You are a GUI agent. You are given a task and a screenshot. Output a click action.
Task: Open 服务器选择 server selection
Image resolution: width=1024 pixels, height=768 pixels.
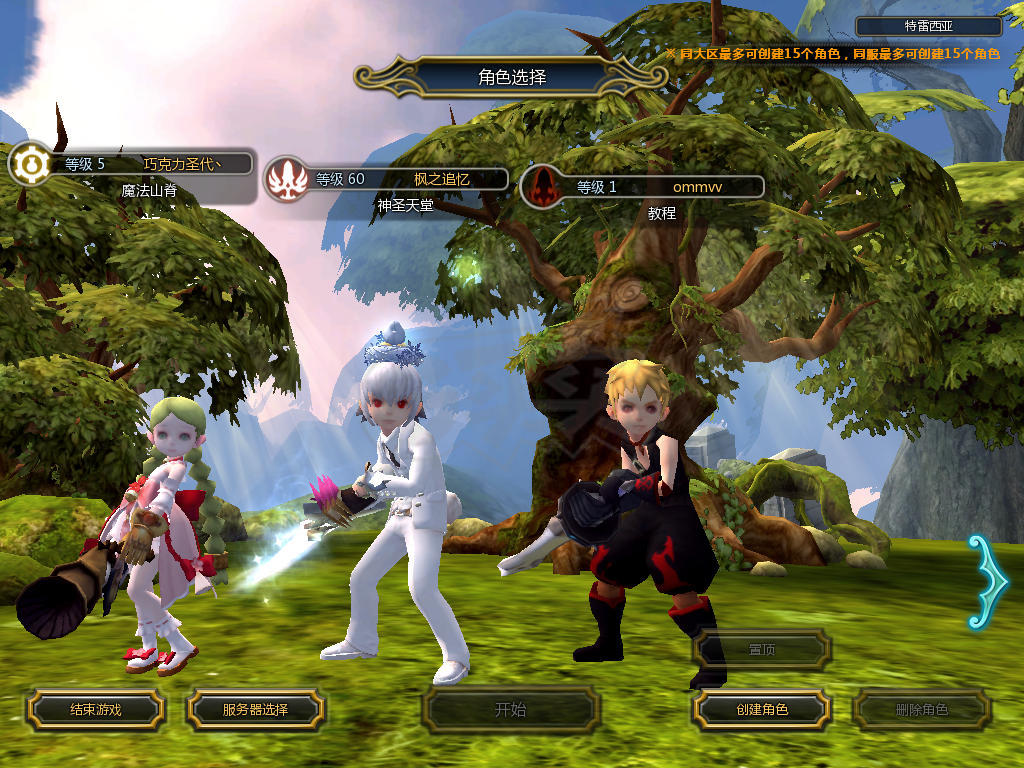click(255, 710)
